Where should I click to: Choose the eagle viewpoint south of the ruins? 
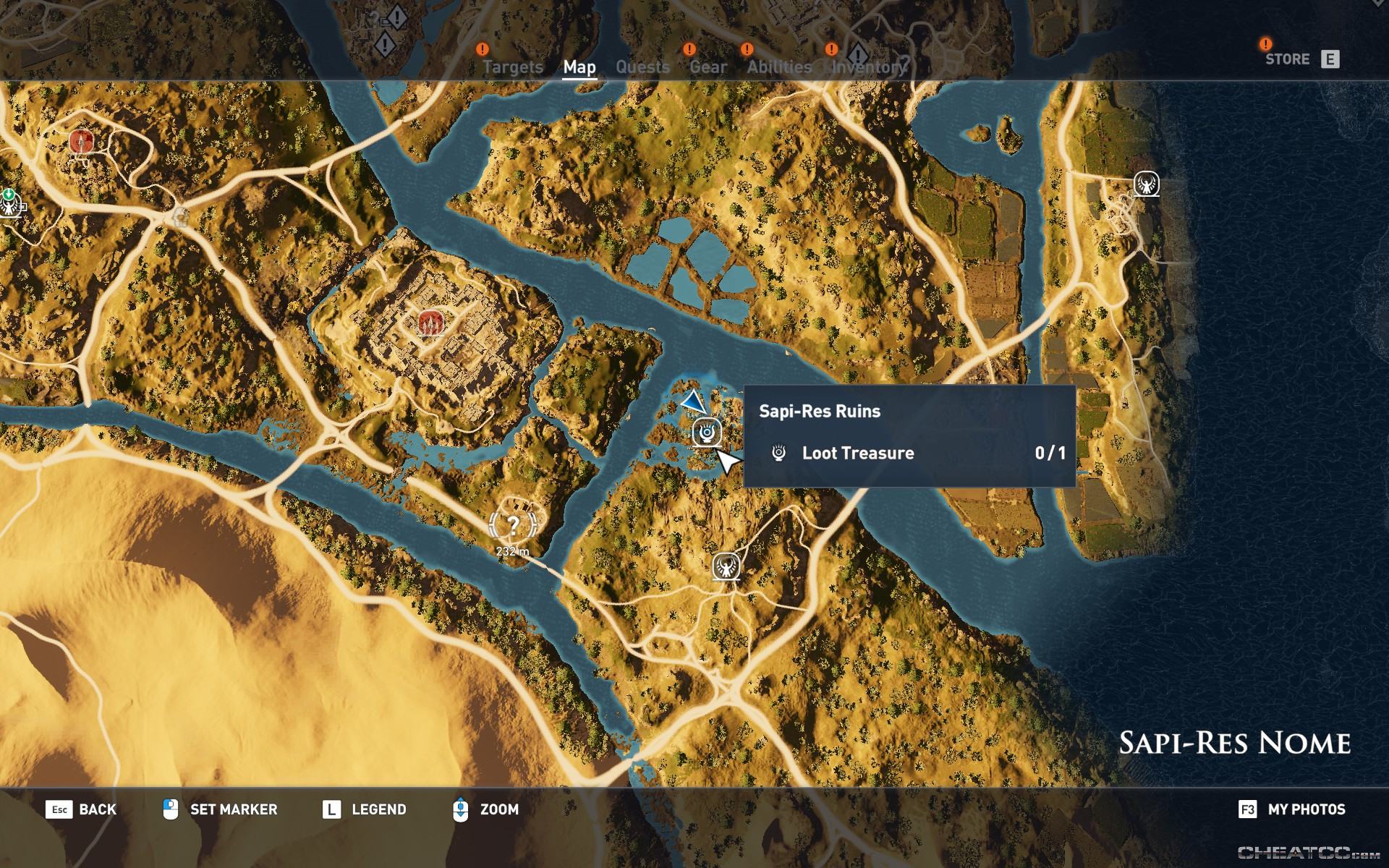[x=726, y=566]
